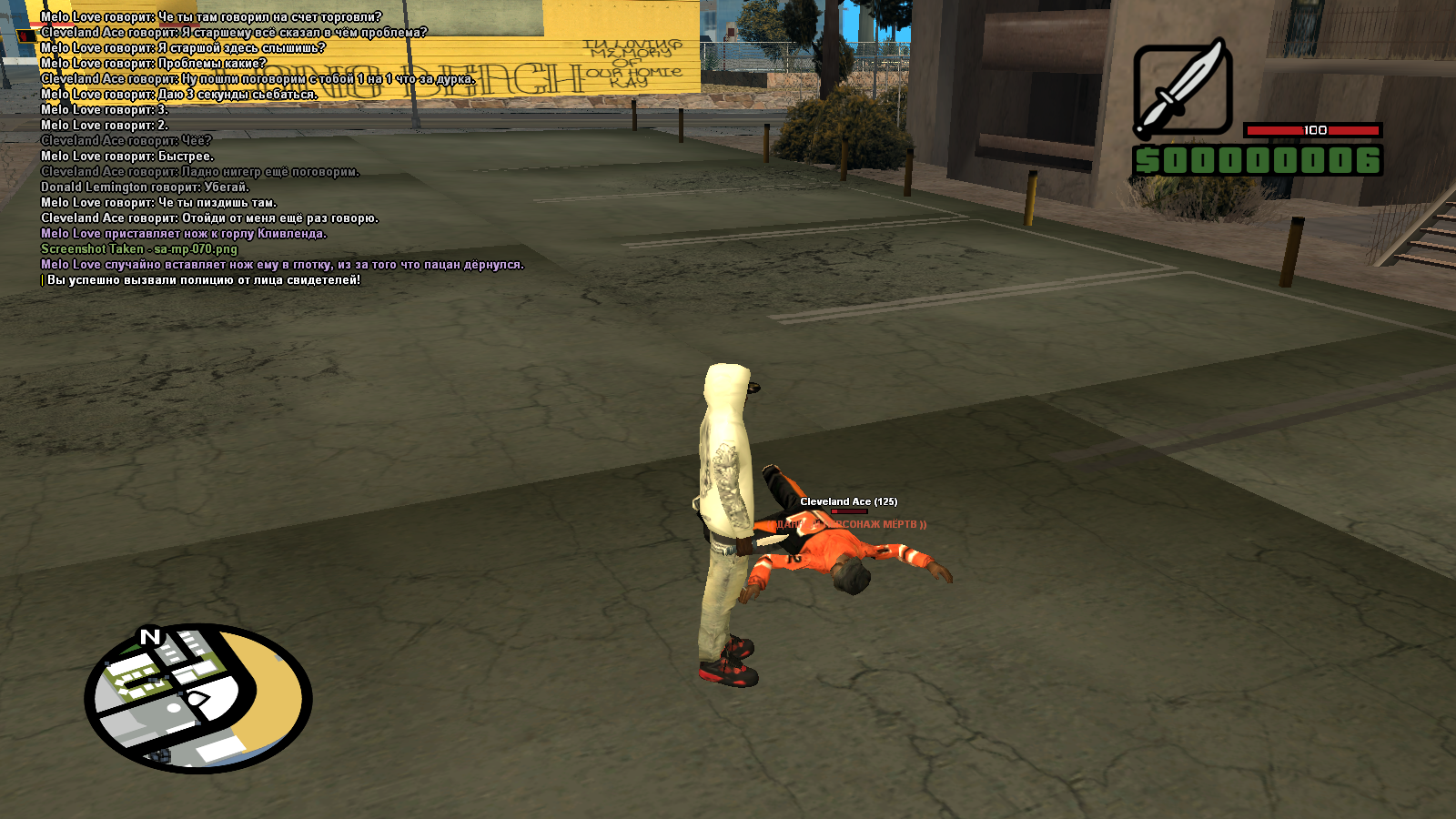Select the north marker on the radar

point(149,636)
